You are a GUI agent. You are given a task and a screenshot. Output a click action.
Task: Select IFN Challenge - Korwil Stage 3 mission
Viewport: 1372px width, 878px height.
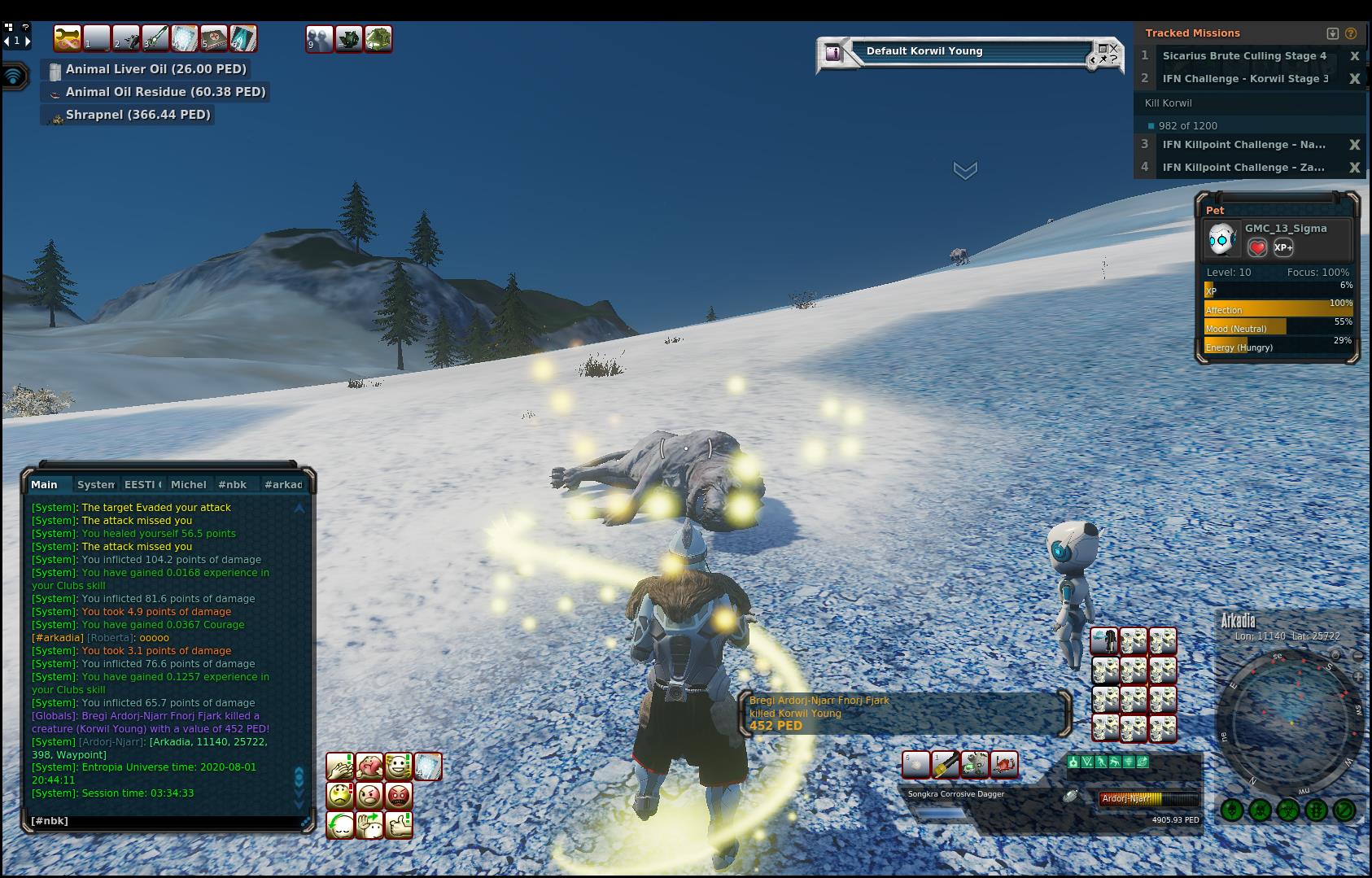point(1244,79)
